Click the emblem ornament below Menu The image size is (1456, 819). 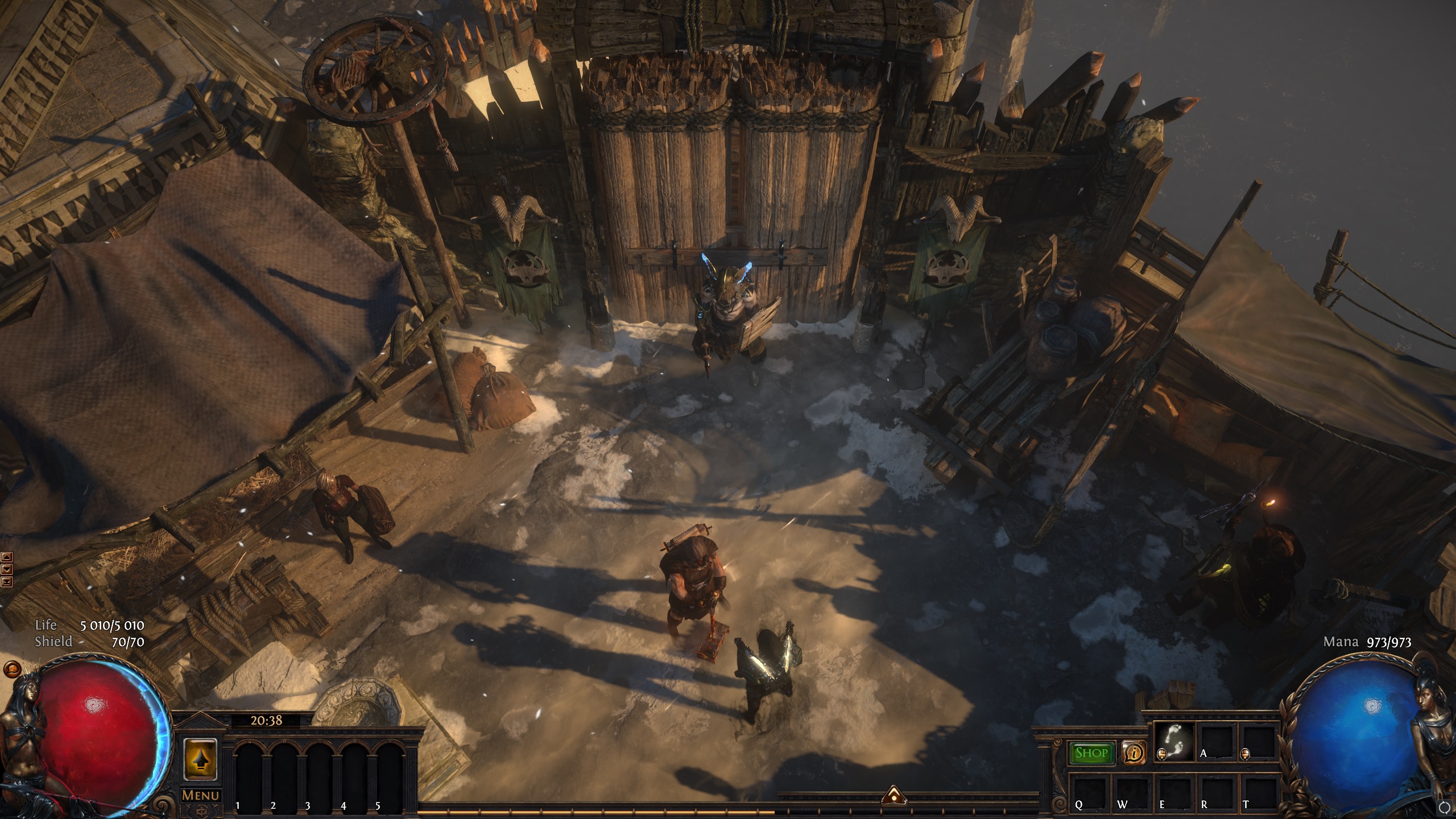200,812
